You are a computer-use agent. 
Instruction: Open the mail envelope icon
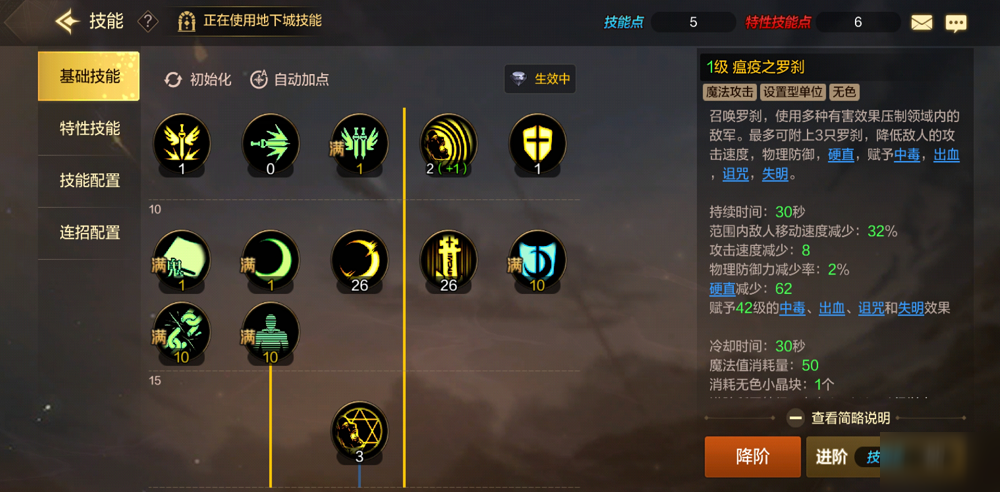click(921, 22)
